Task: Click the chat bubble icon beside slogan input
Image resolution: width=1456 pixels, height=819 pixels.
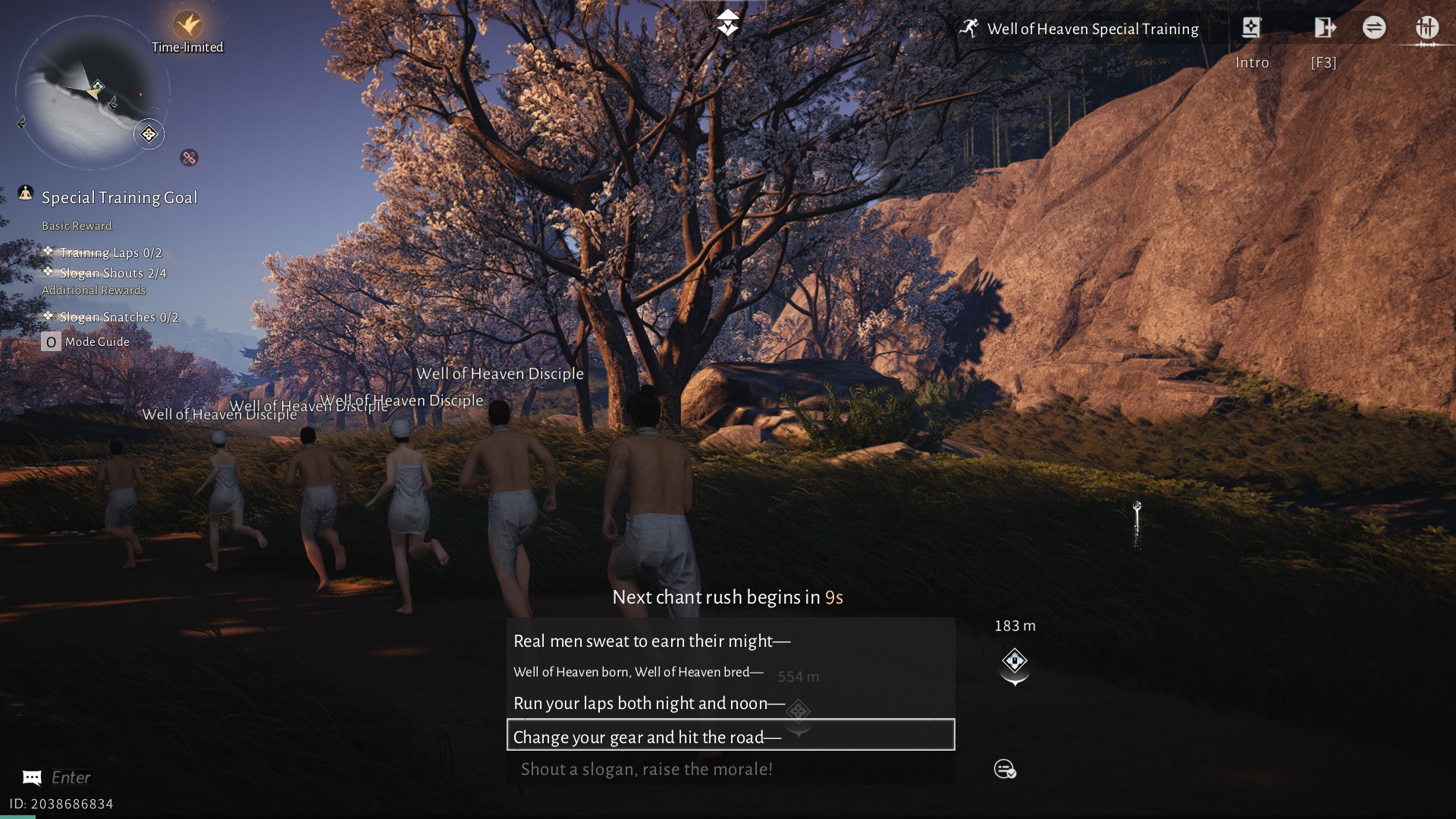Action: pyautogui.click(x=1005, y=769)
